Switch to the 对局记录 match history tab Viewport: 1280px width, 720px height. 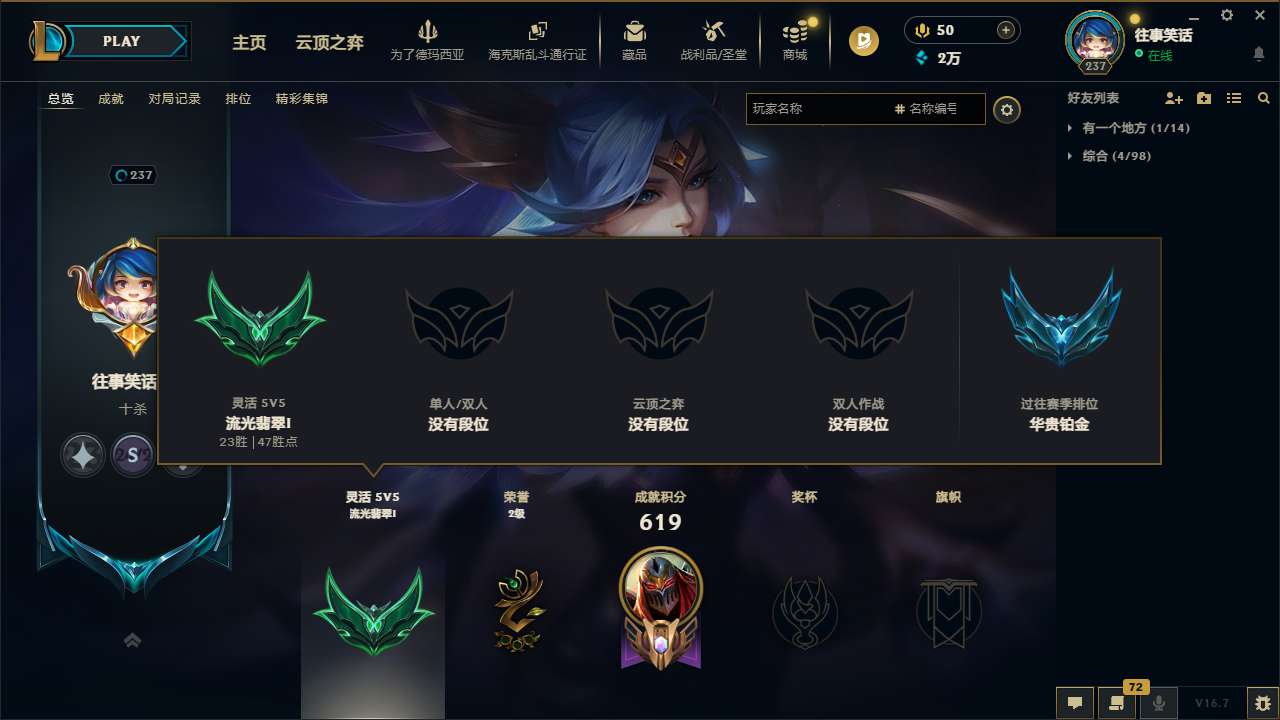175,99
